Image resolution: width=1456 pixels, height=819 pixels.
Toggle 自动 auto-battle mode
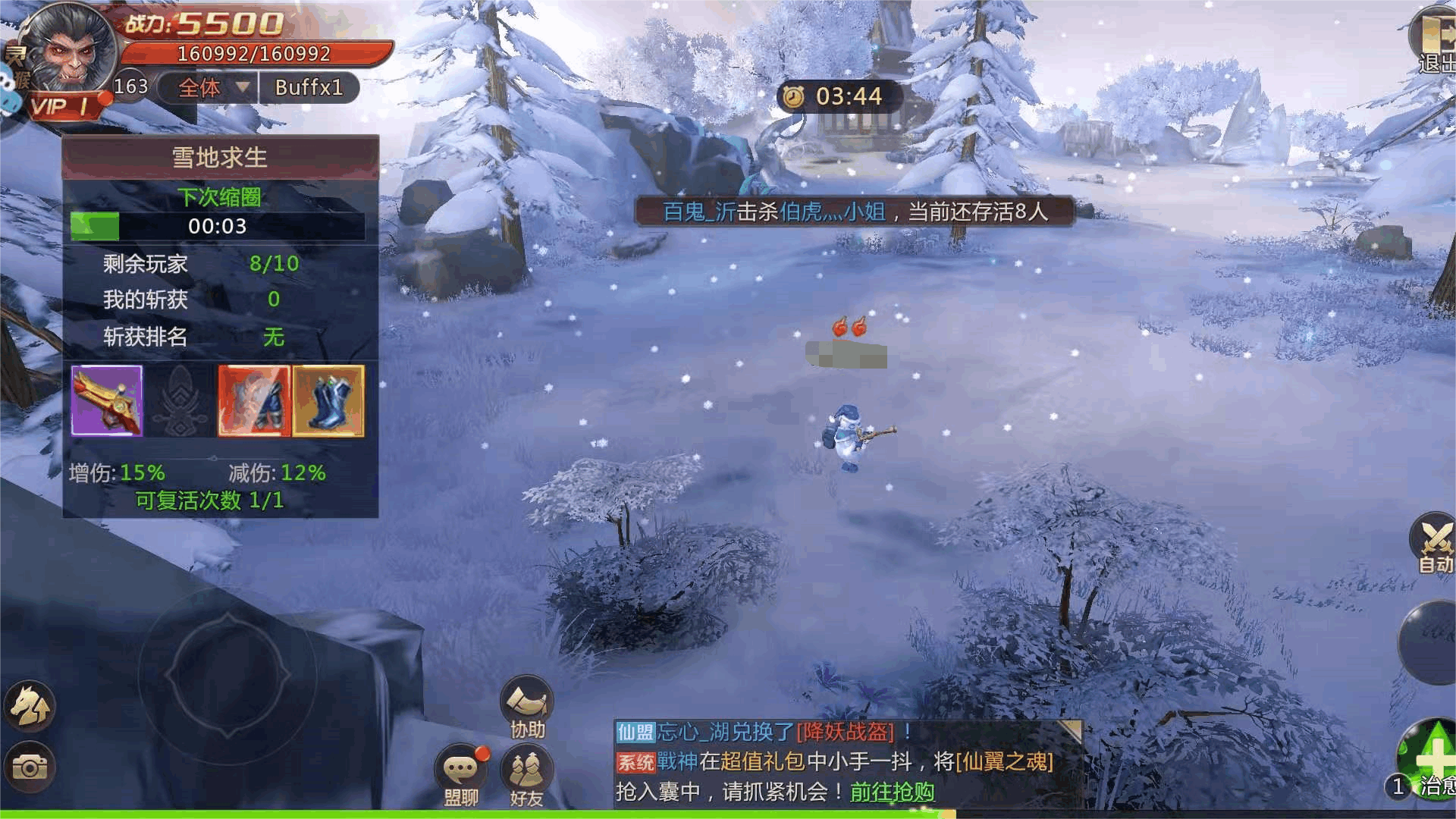1433,542
